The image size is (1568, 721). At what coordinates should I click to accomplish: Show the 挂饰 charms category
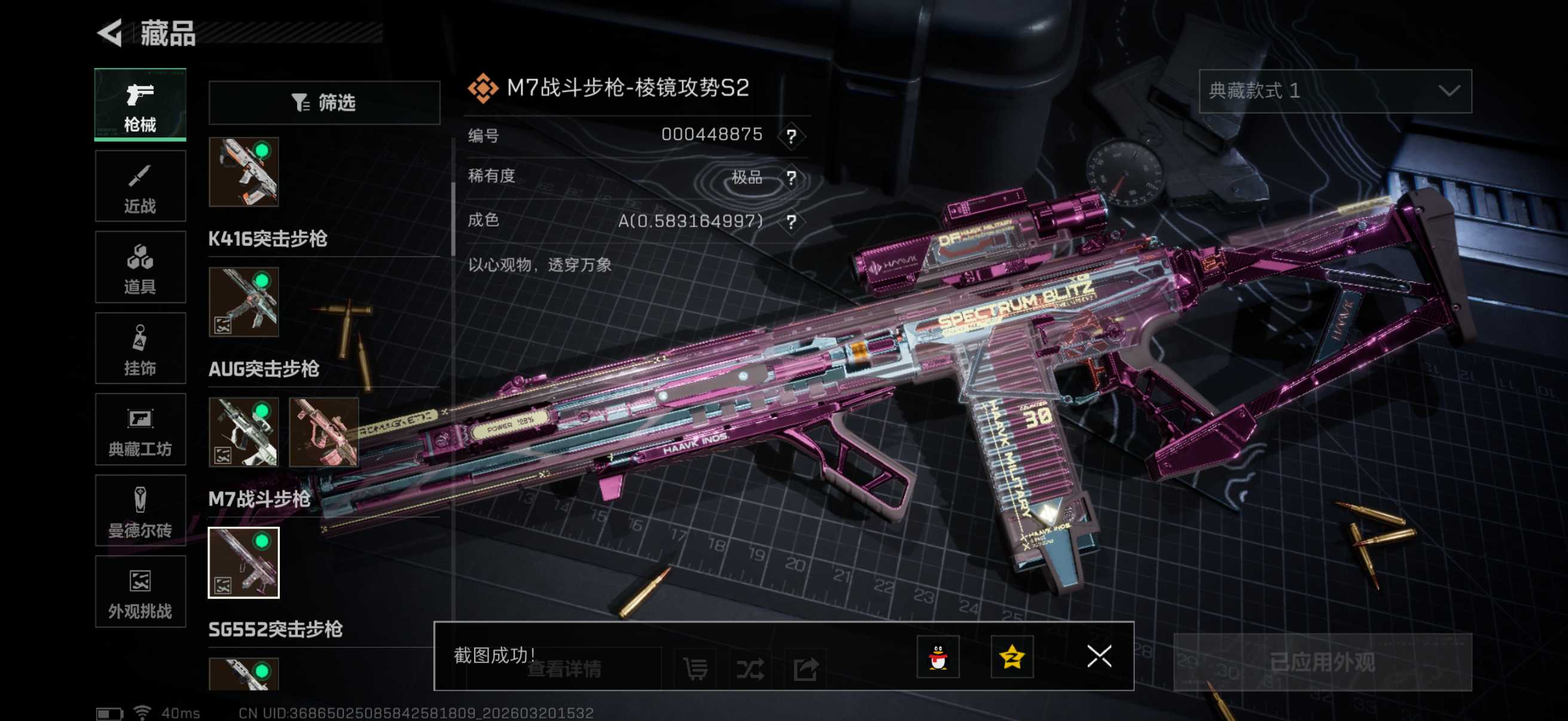[140, 348]
